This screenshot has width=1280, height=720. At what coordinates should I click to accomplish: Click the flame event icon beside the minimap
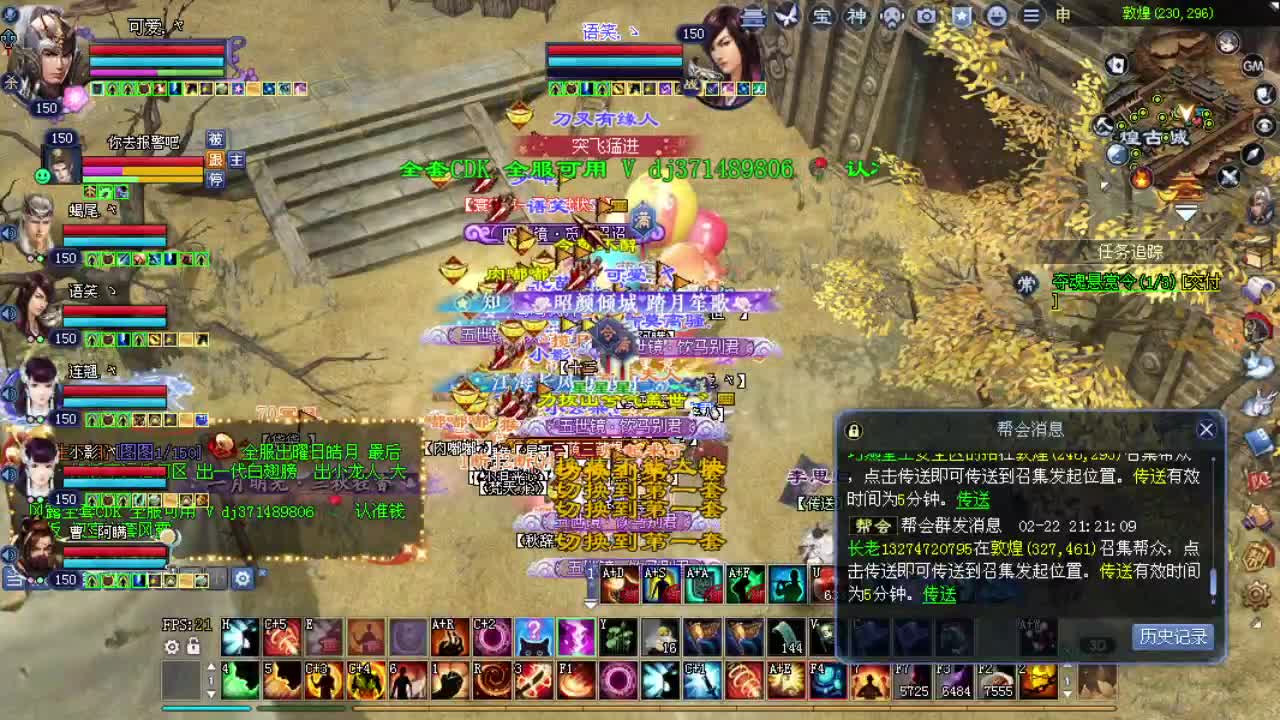(x=1141, y=178)
